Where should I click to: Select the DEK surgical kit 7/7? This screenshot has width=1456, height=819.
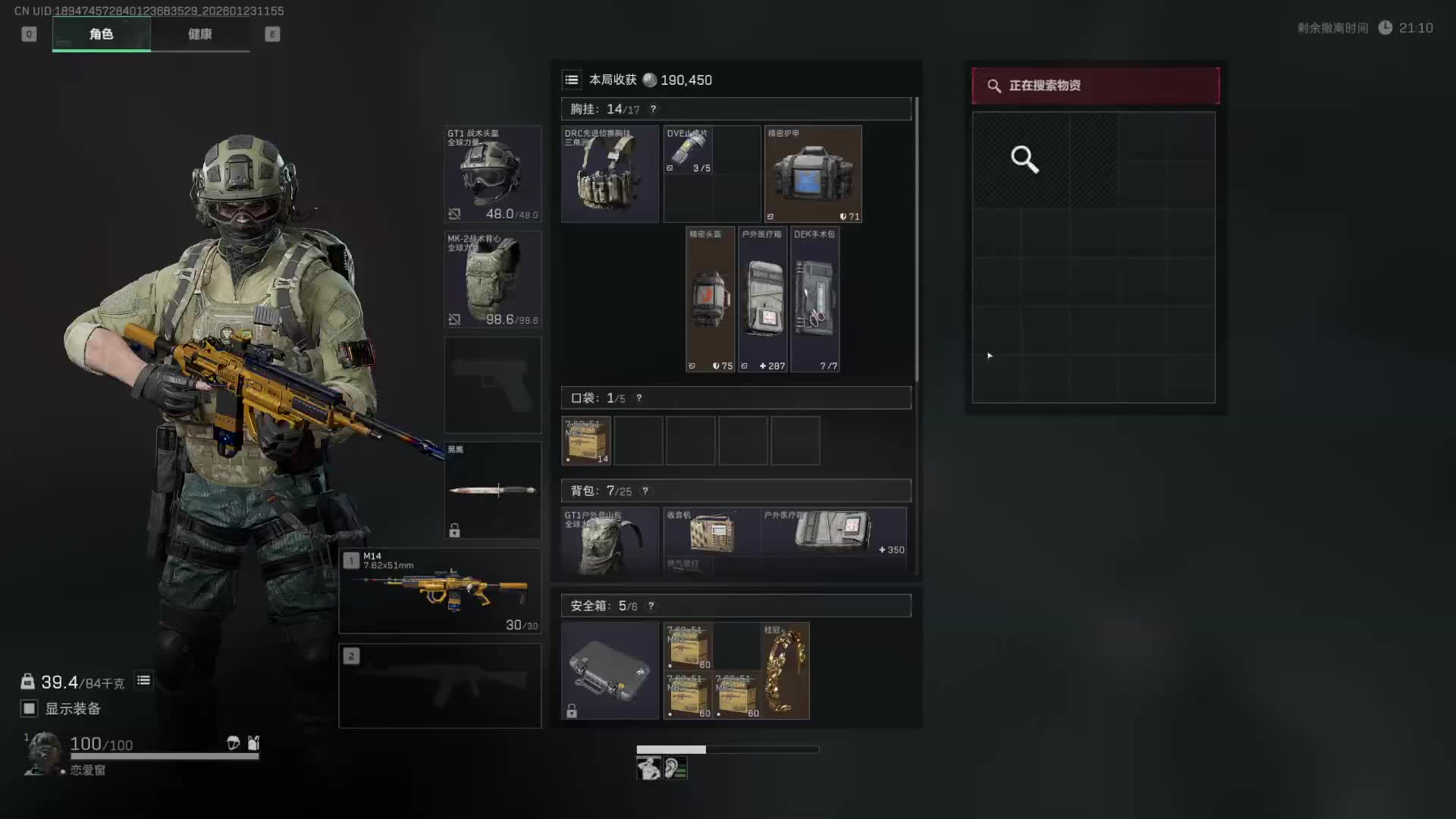(814, 300)
